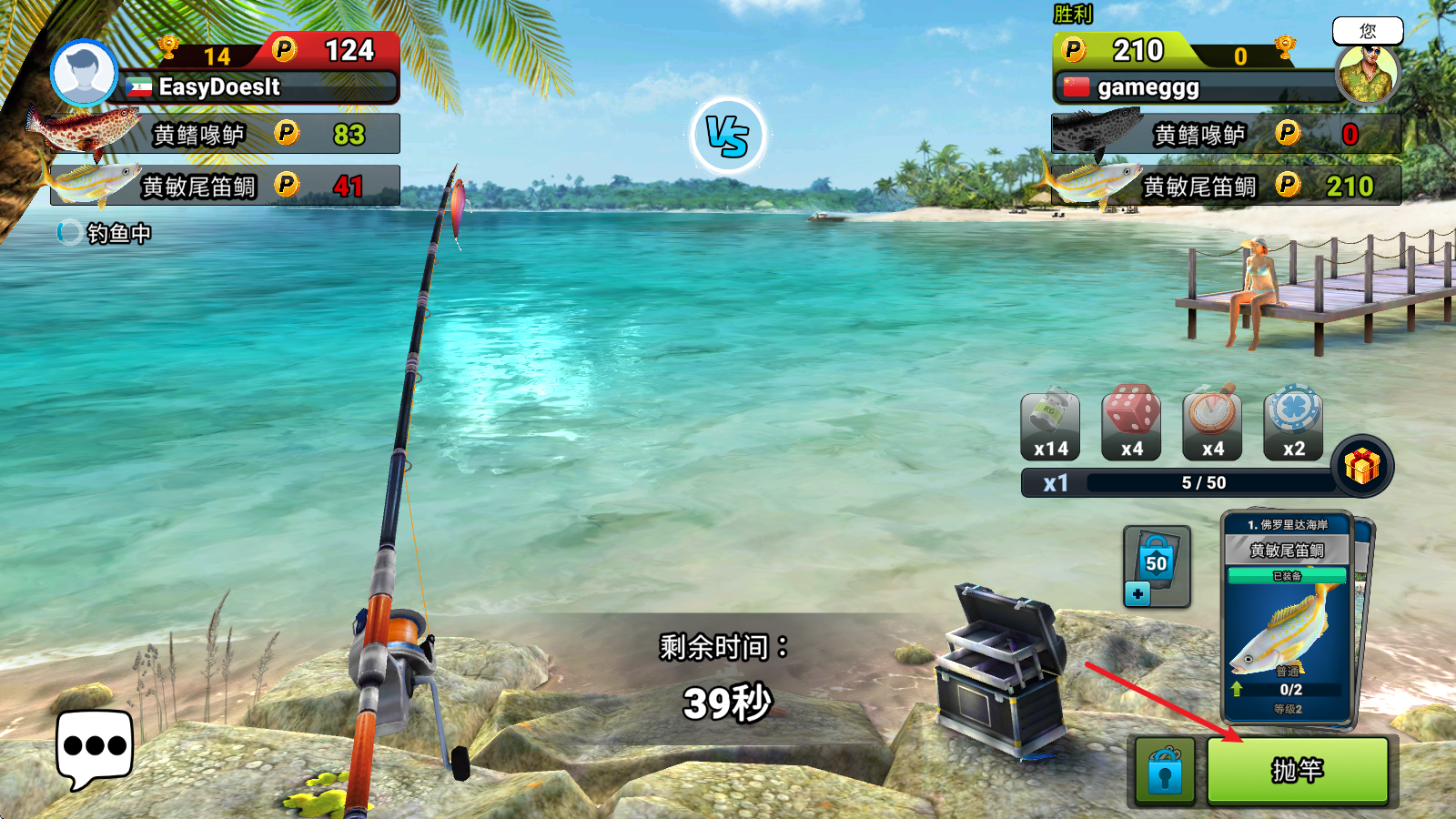
Task: Select the 黄敏尾笛鲷 lure card
Action: point(1287,619)
